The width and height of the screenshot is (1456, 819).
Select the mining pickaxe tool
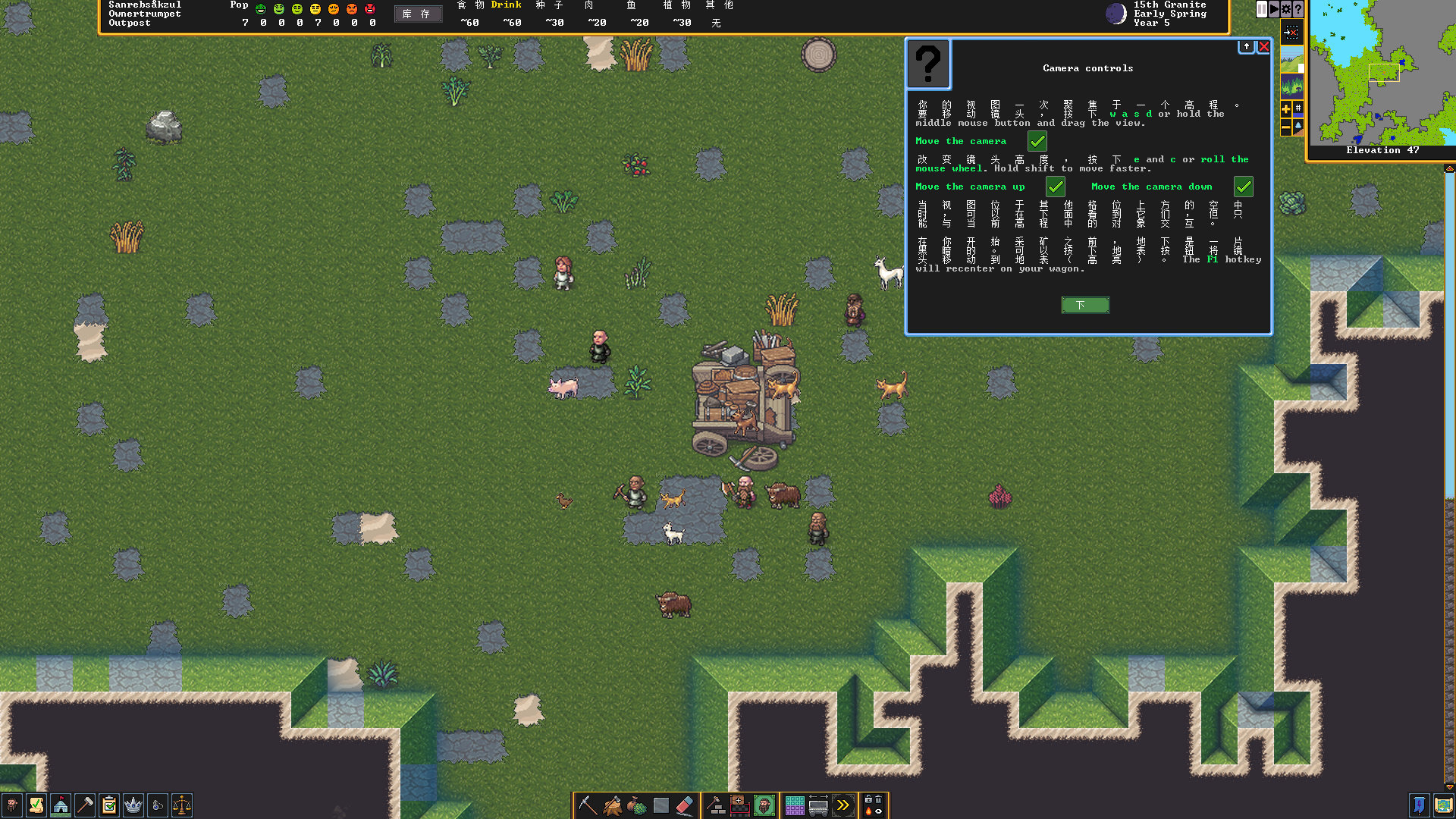pos(587,805)
